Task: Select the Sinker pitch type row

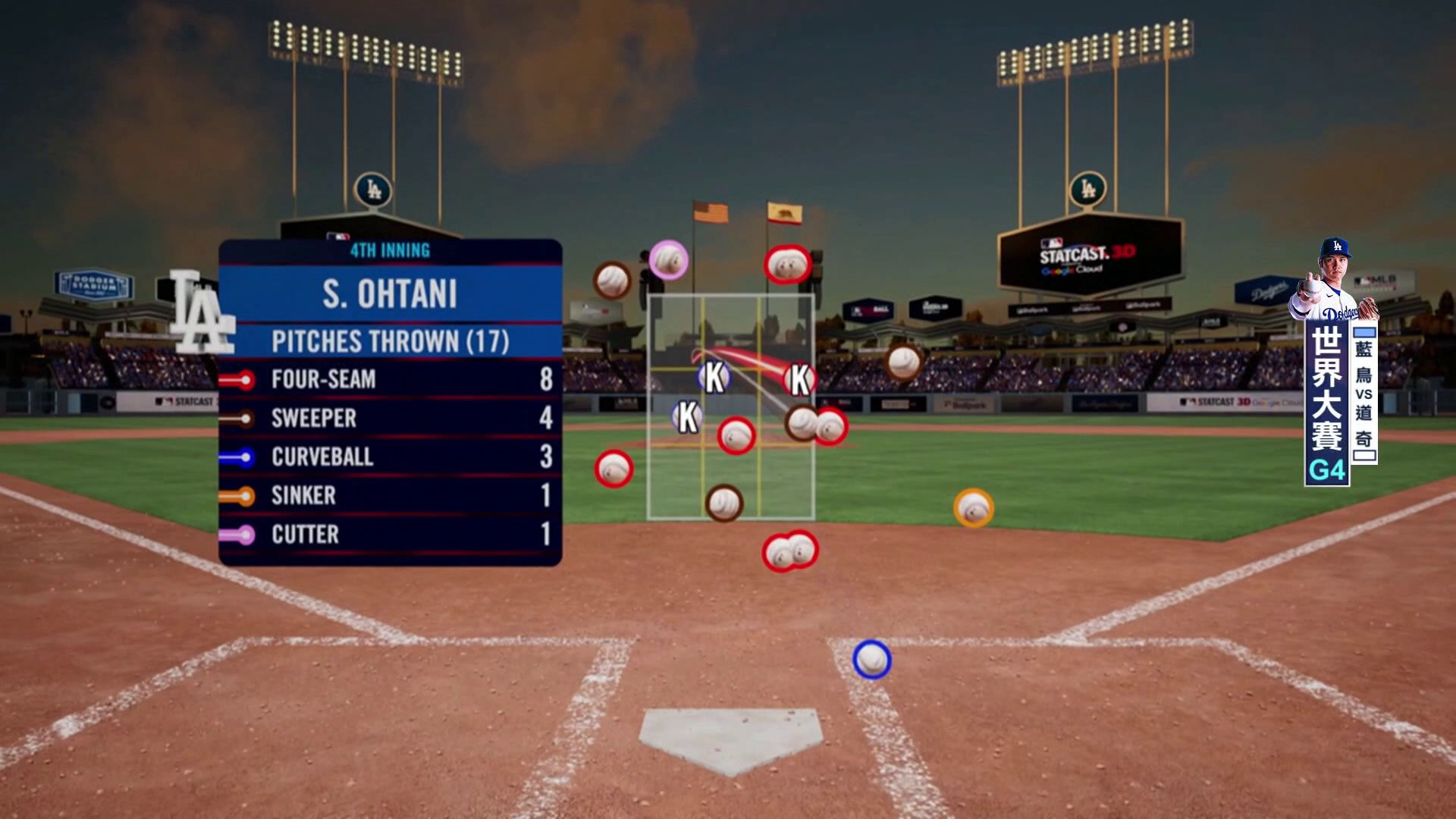Action: coord(391,495)
